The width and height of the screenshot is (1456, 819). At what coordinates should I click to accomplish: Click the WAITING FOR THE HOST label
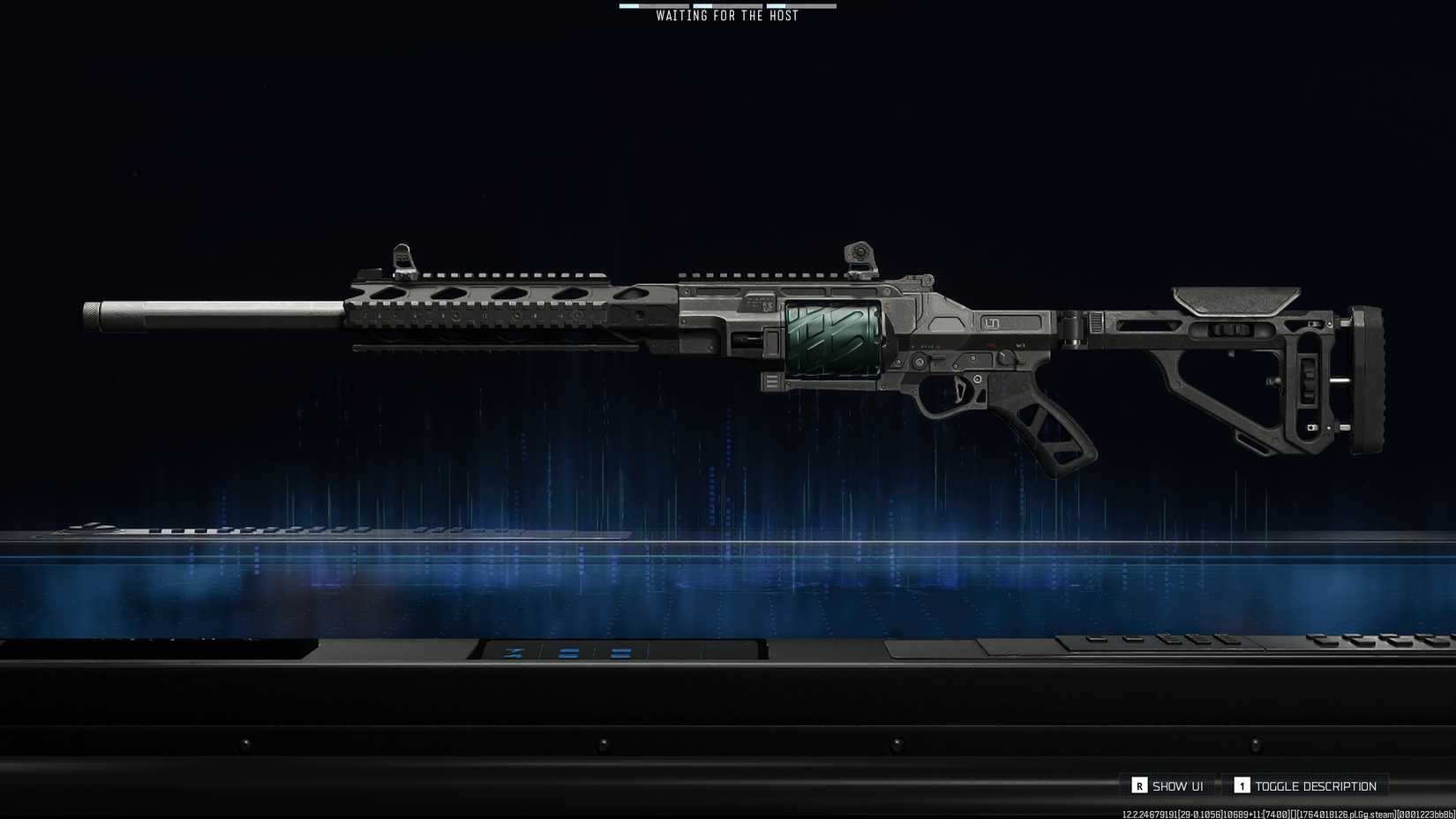pos(725,15)
